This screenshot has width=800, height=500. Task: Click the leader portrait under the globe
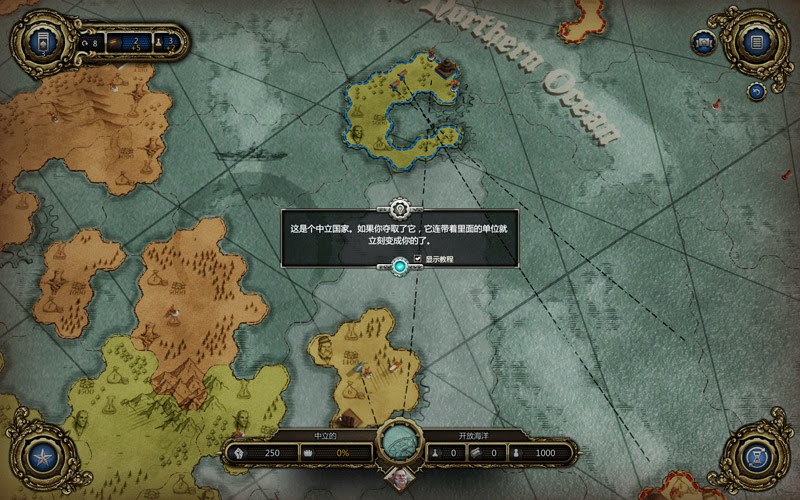(x=400, y=478)
